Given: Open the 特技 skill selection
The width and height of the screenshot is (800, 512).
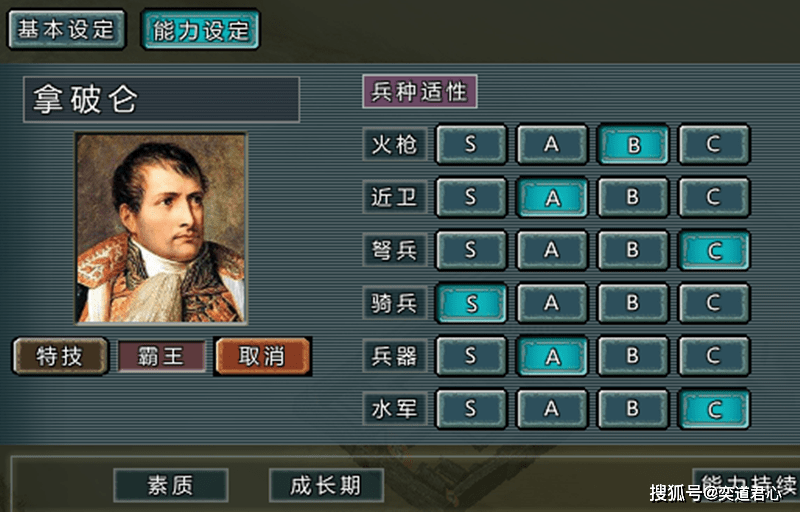Looking at the screenshot, I should click(60, 356).
